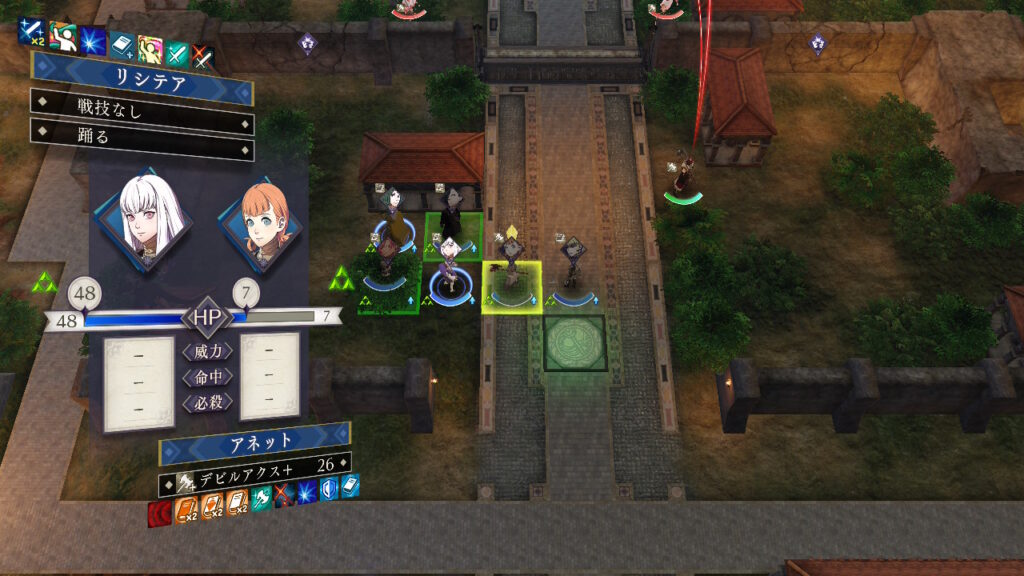Inspect the crossed-out sword skill icon
Screen dimensions: 1024x576
tap(203, 55)
